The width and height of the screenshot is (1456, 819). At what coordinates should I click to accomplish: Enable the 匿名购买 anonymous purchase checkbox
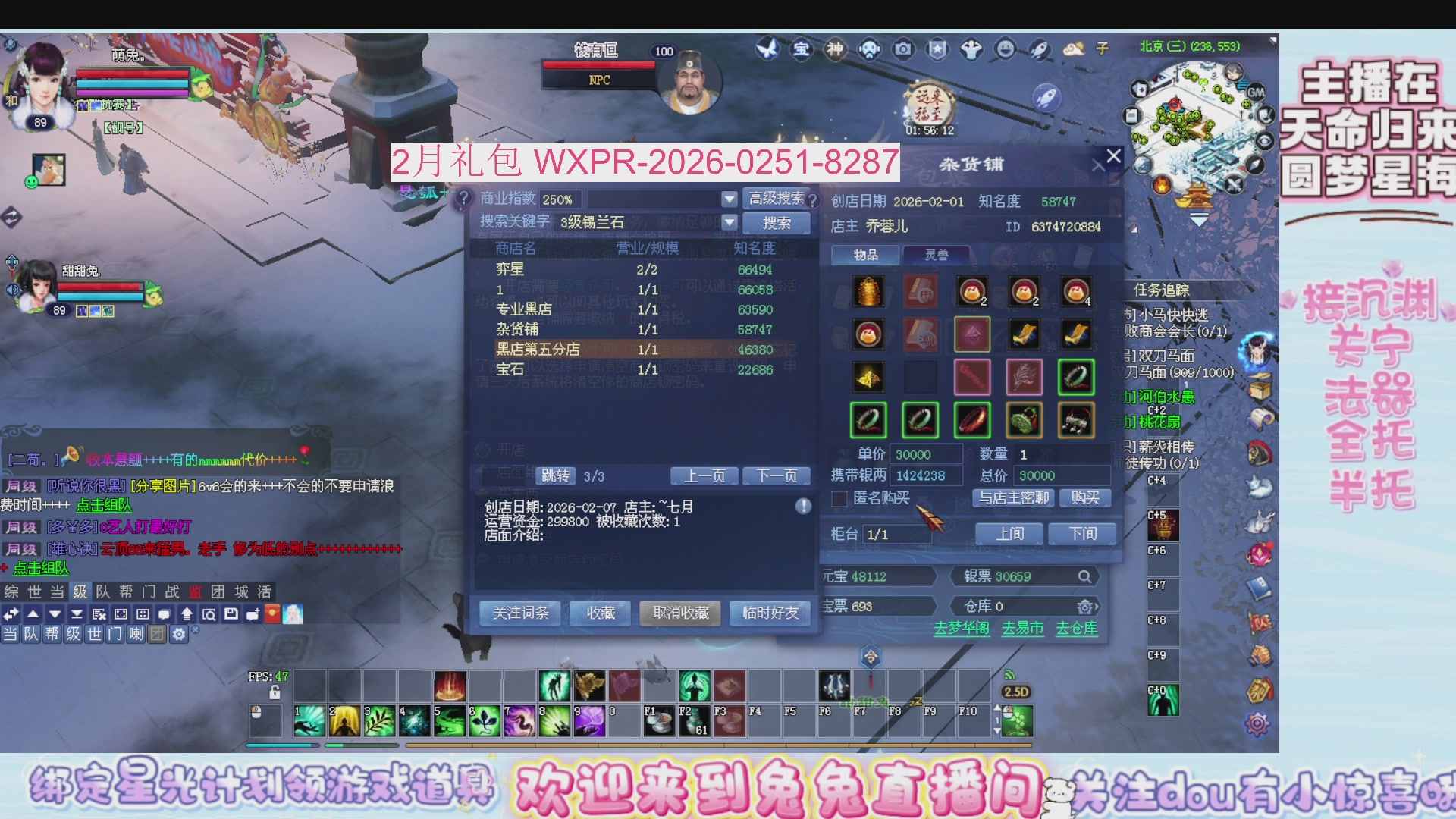click(x=839, y=499)
